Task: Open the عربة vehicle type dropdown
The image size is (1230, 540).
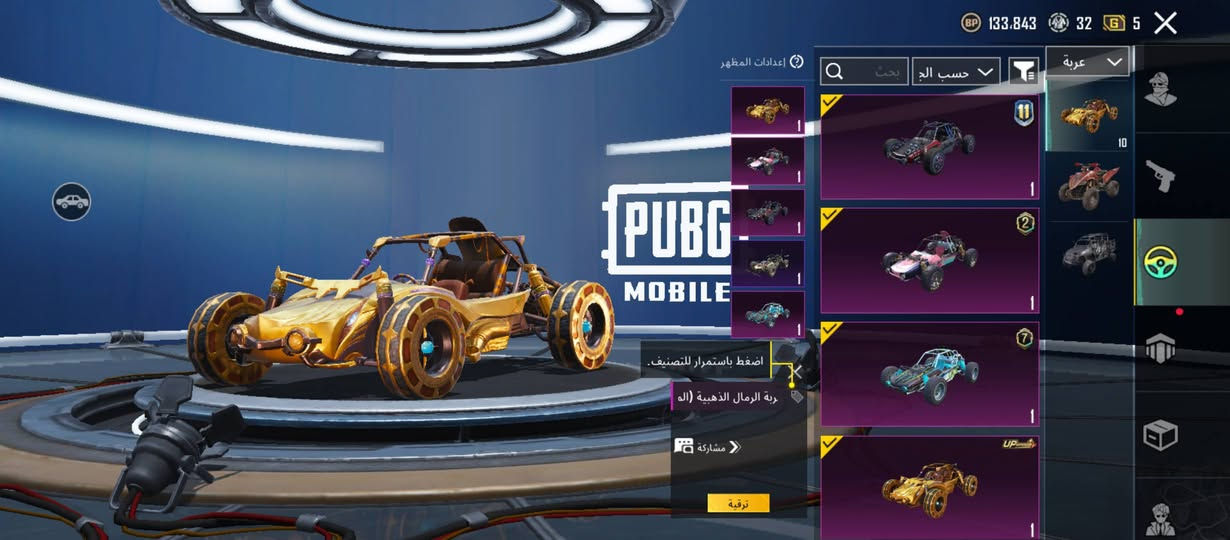Action: (1087, 62)
